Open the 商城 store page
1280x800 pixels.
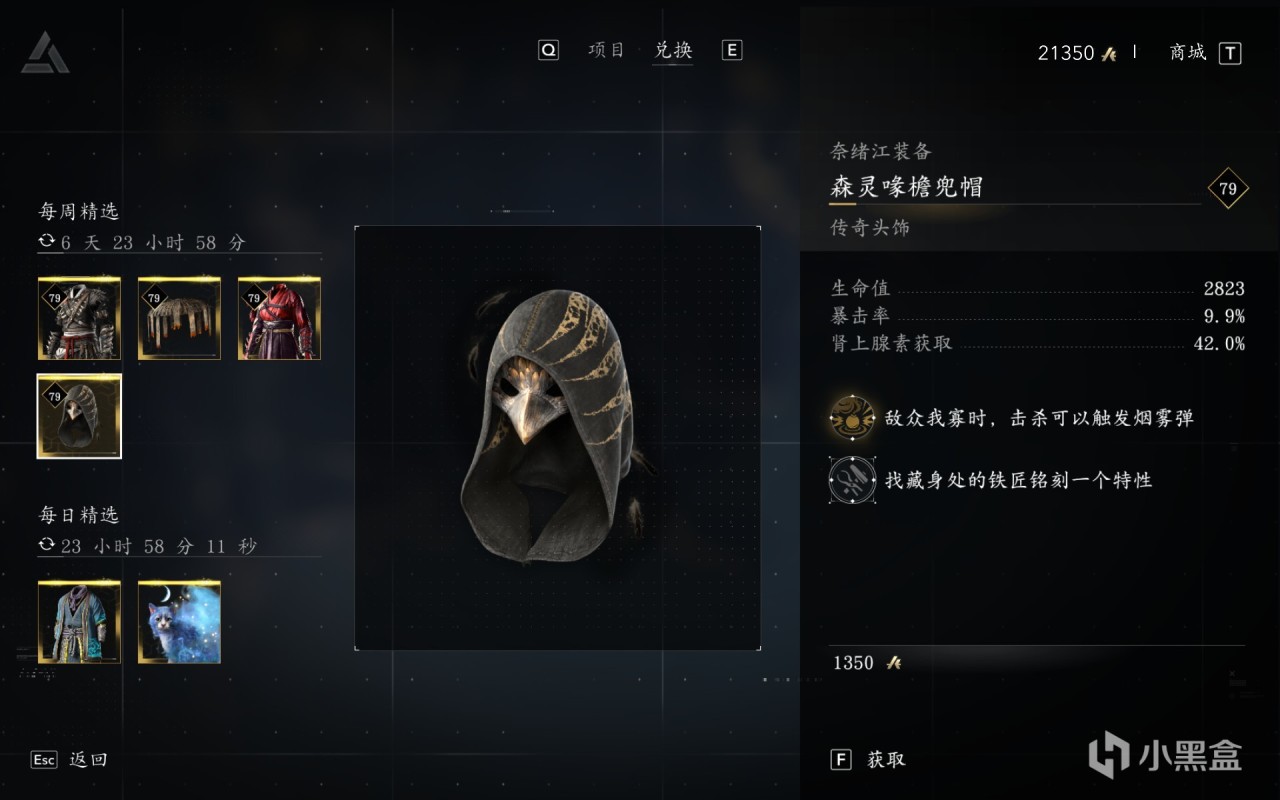pos(1186,53)
